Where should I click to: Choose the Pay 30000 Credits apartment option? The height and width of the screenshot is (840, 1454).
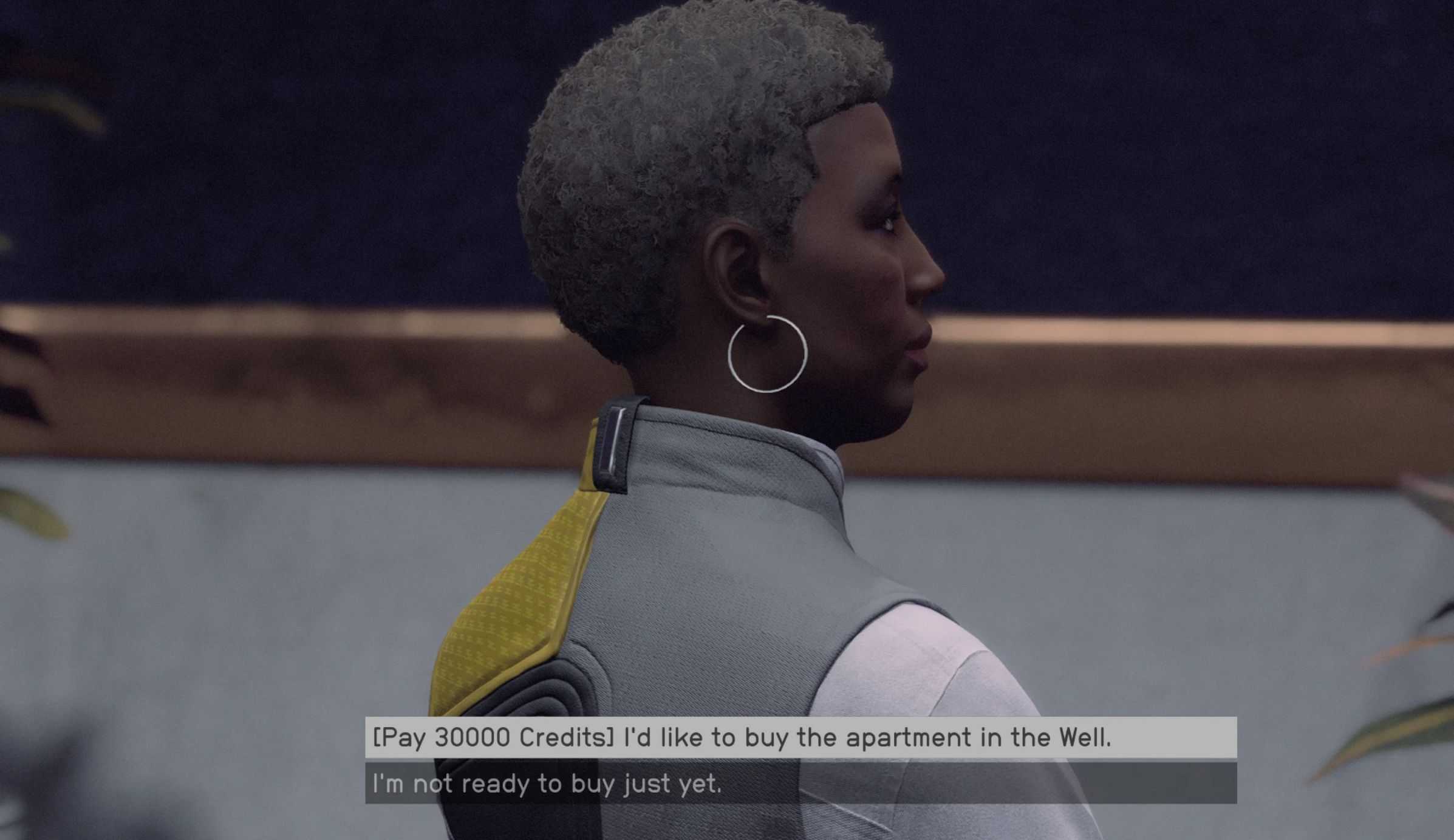pyautogui.click(x=741, y=737)
